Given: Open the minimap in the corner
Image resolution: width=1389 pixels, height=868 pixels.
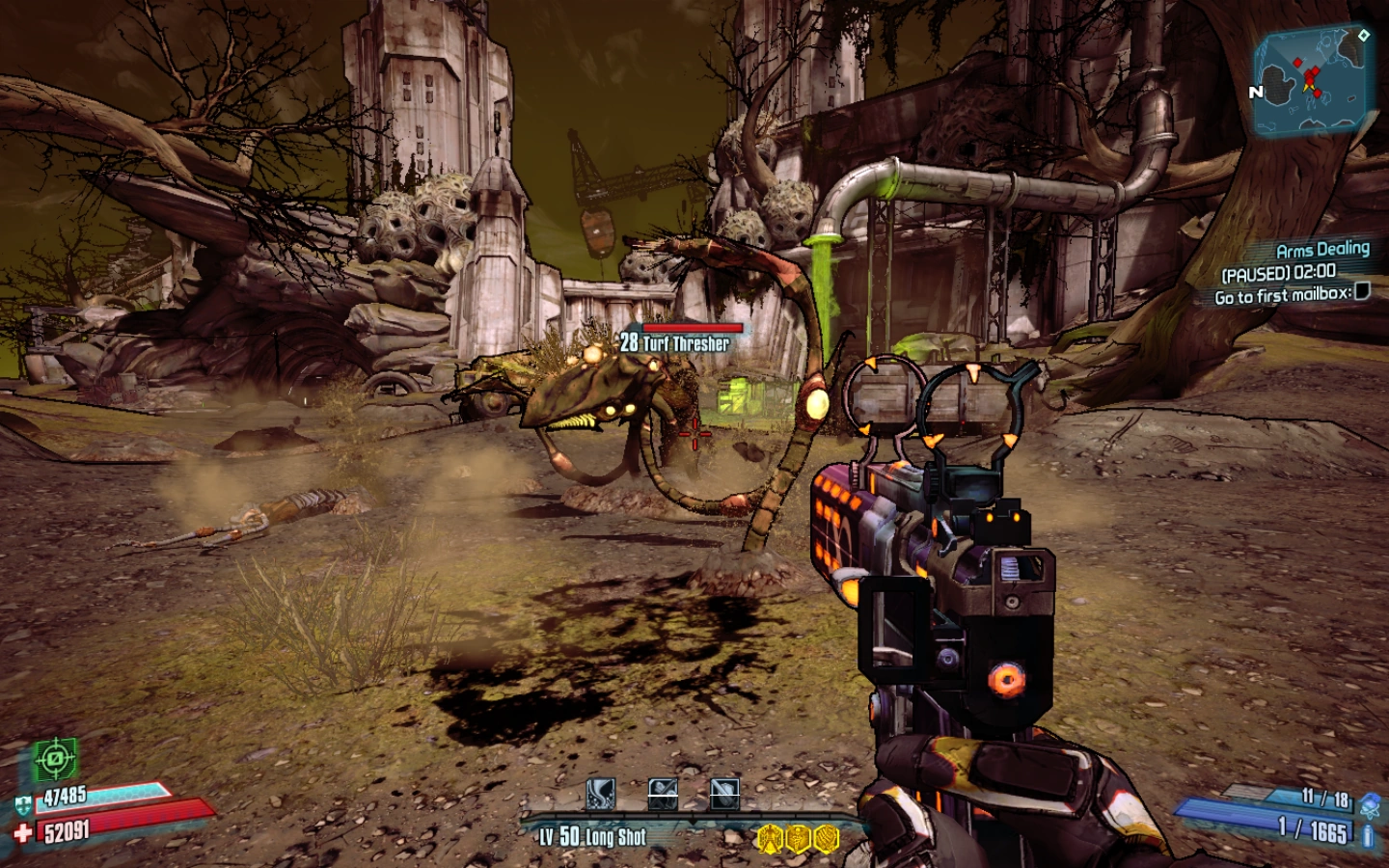Looking at the screenshot, I should coord(1314,81).
